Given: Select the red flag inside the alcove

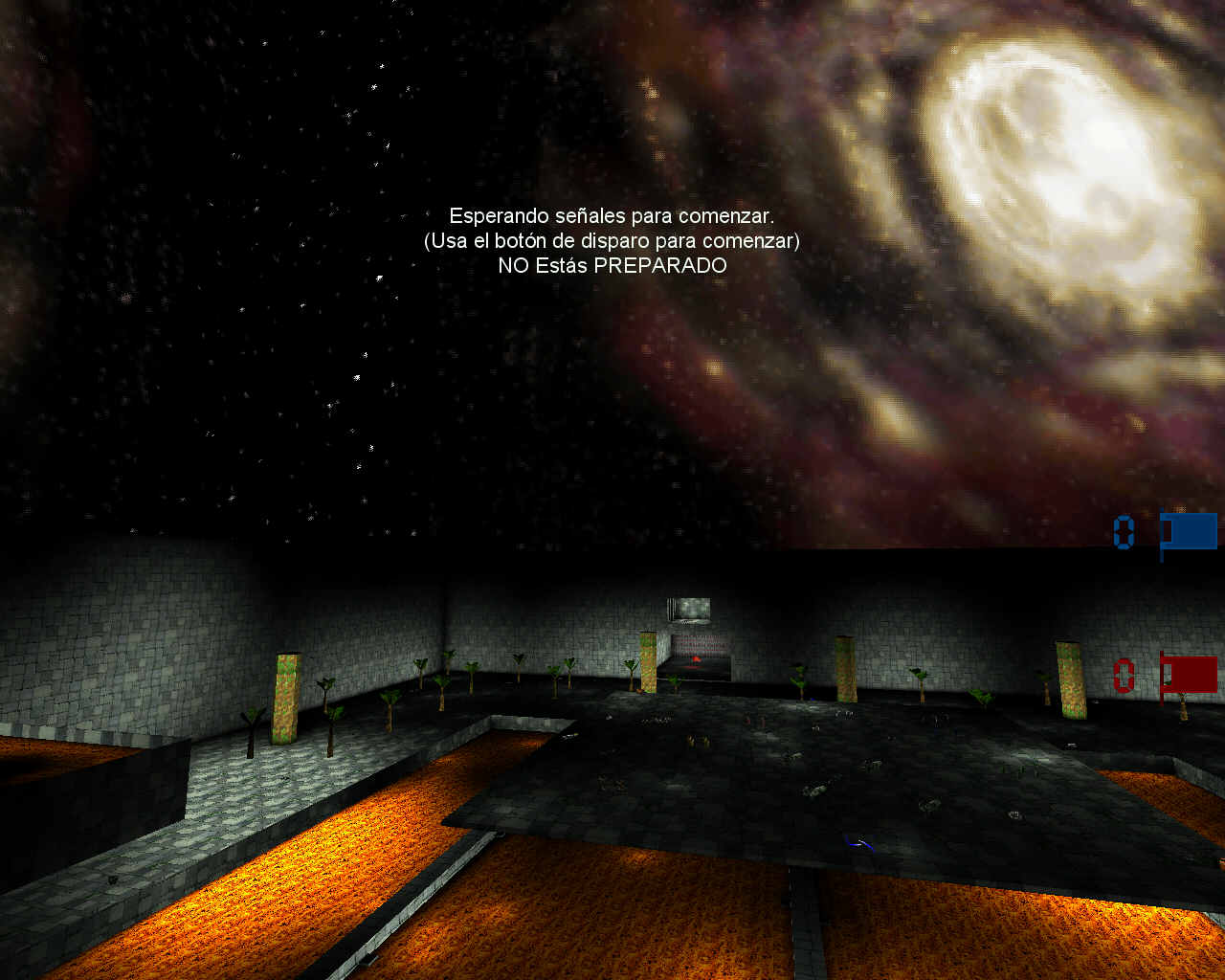Looking at the screenshot, I should [696, 658].
